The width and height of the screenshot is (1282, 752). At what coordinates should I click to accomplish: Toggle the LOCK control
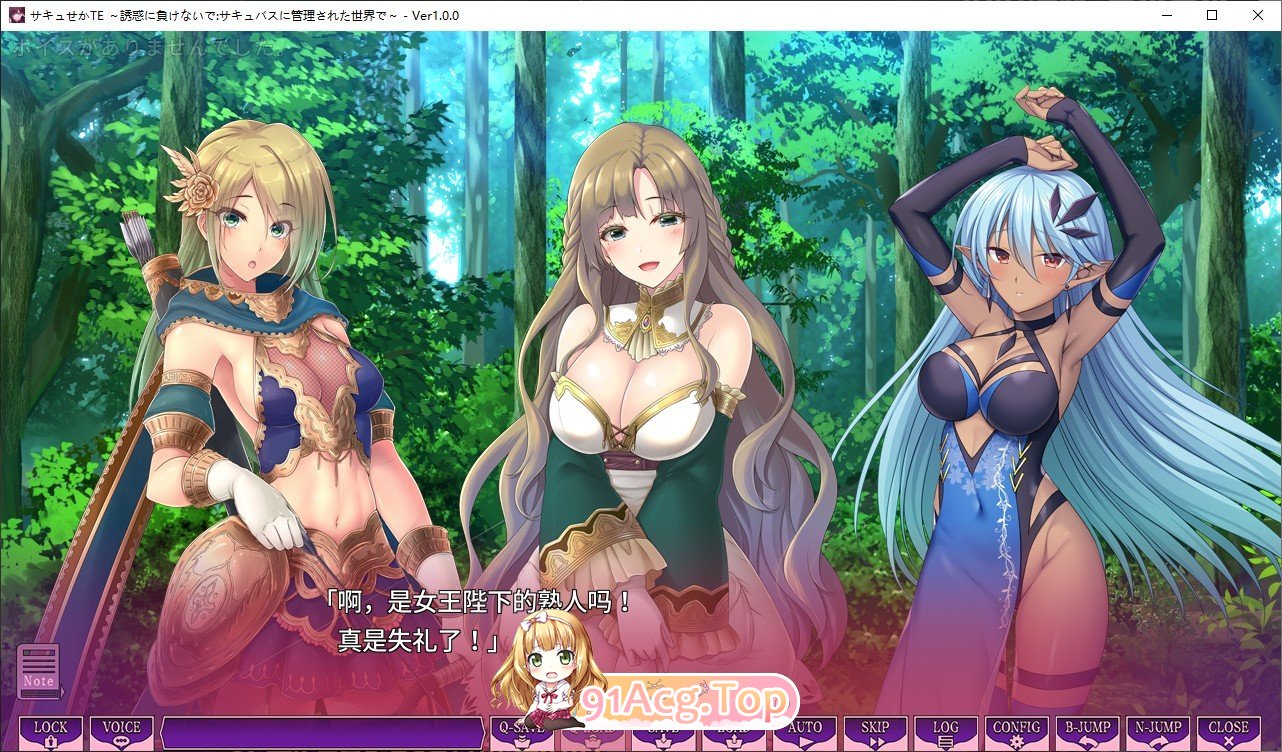coord(50,730)
